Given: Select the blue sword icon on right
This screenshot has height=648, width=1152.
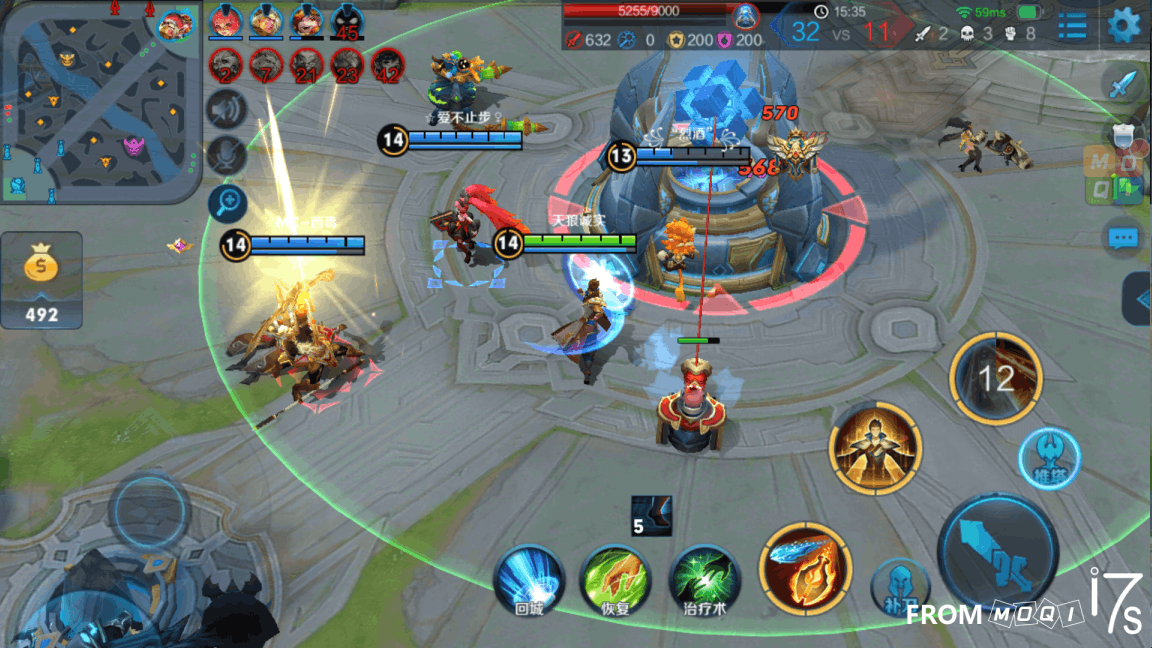Looking at the screenshot, I should coord(1124,83).
